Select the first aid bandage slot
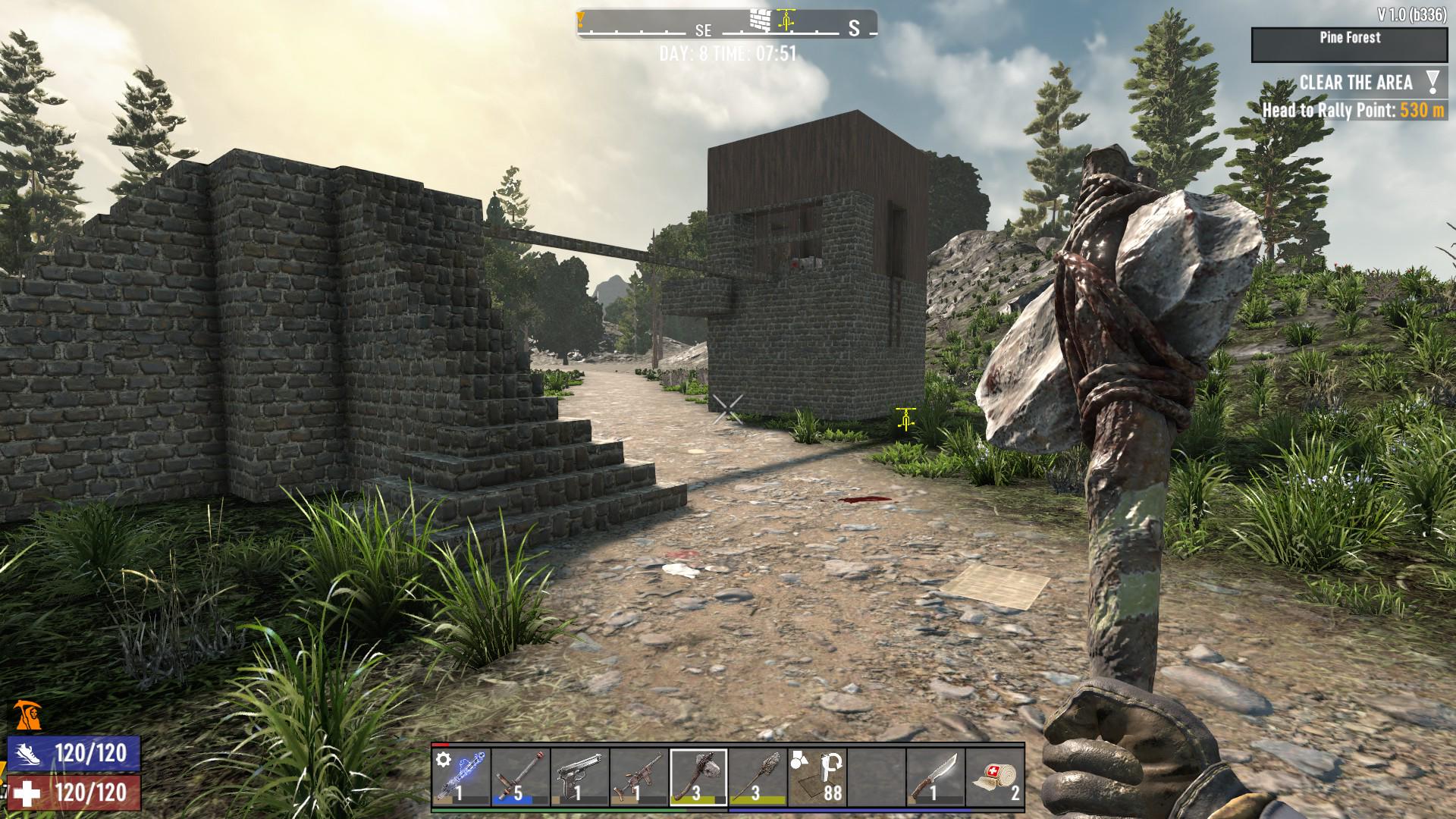The image size is (1456, 819). 994,777
